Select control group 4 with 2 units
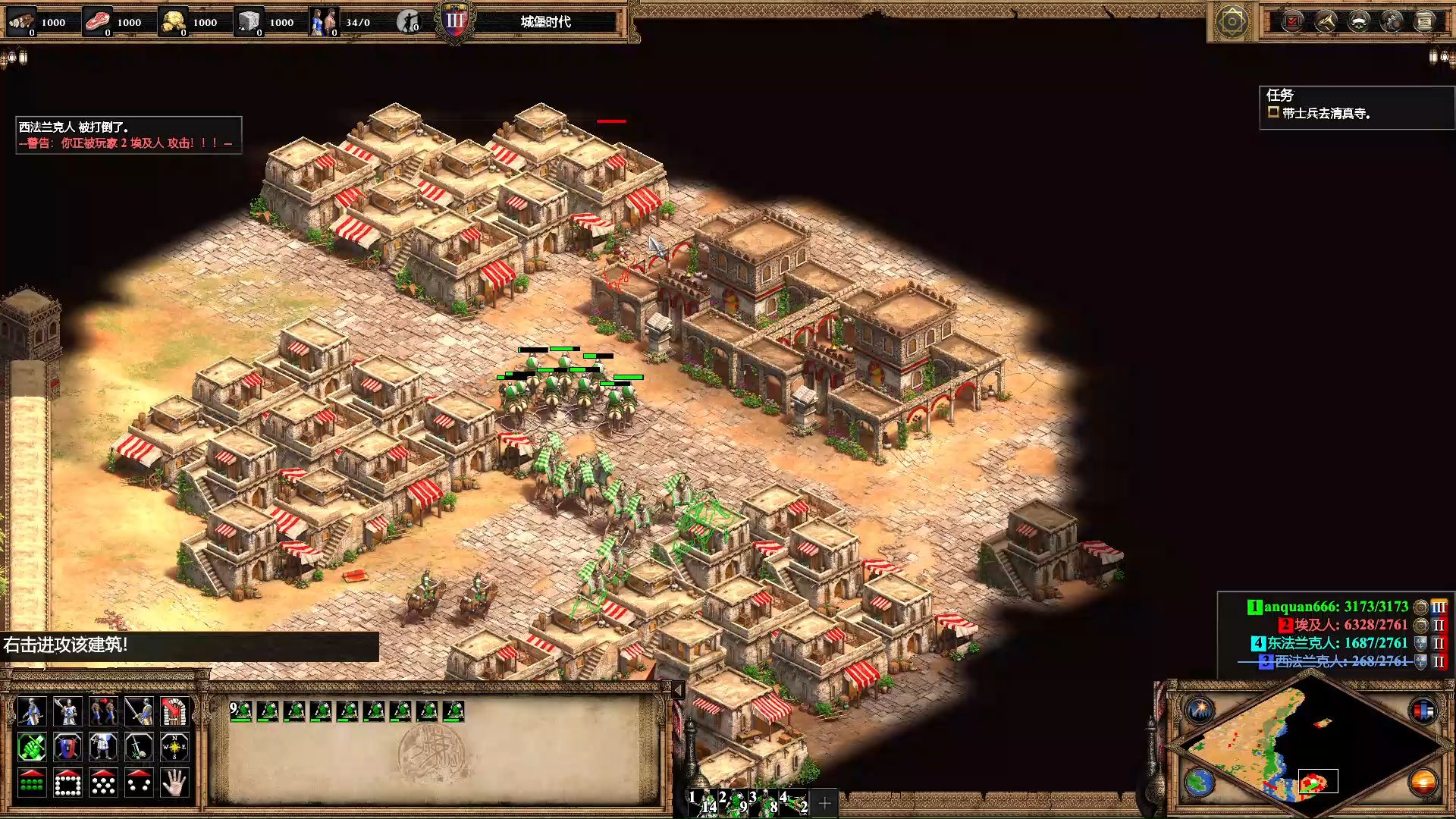 click(795, 802)
